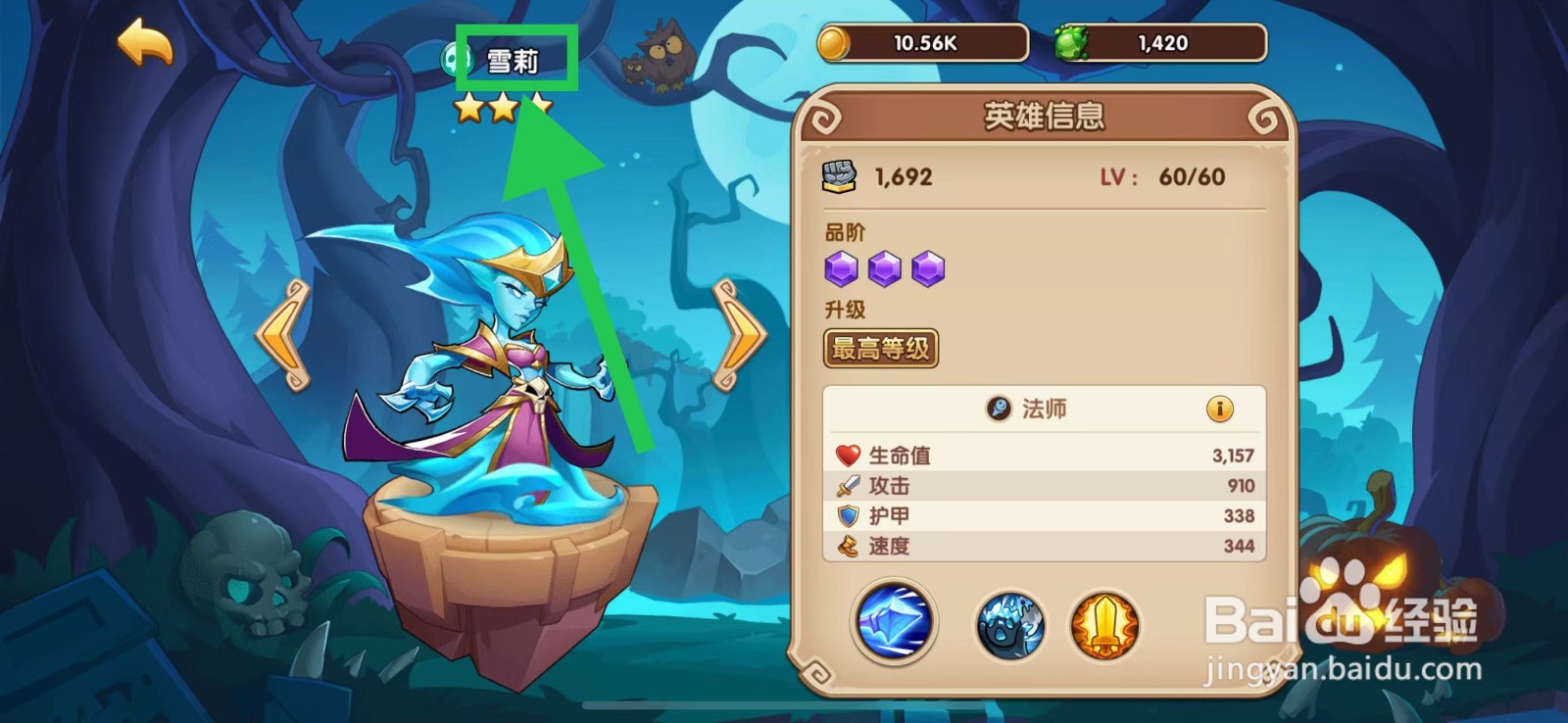Tap the green gem currency icon

1074,41
